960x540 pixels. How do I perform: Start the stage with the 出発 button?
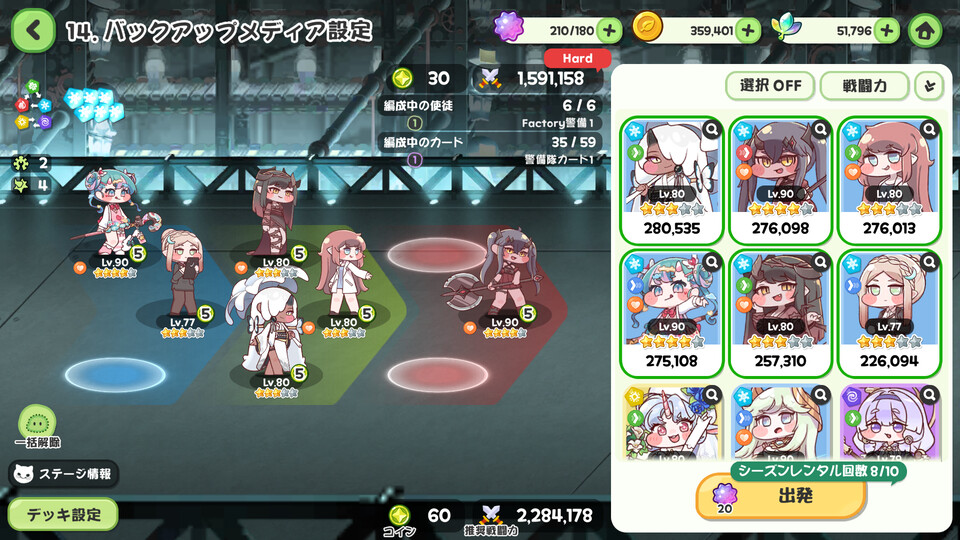(x=781, y=497)
